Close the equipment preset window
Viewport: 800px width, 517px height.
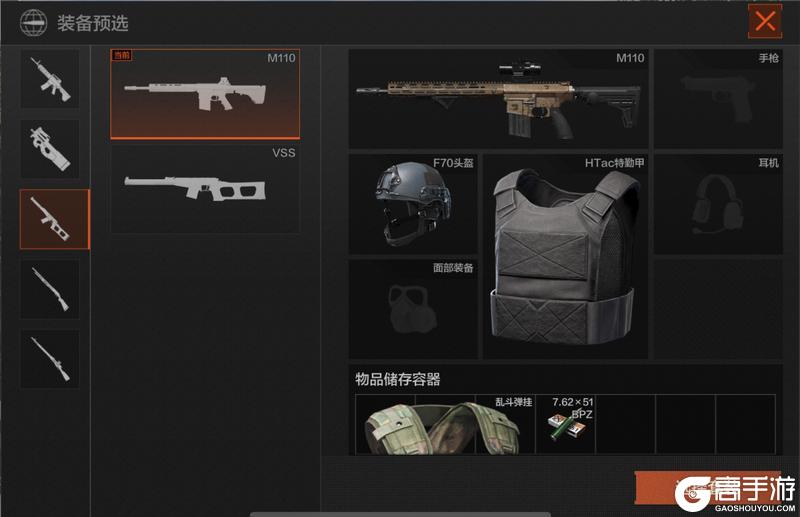[x=765, y=21]
